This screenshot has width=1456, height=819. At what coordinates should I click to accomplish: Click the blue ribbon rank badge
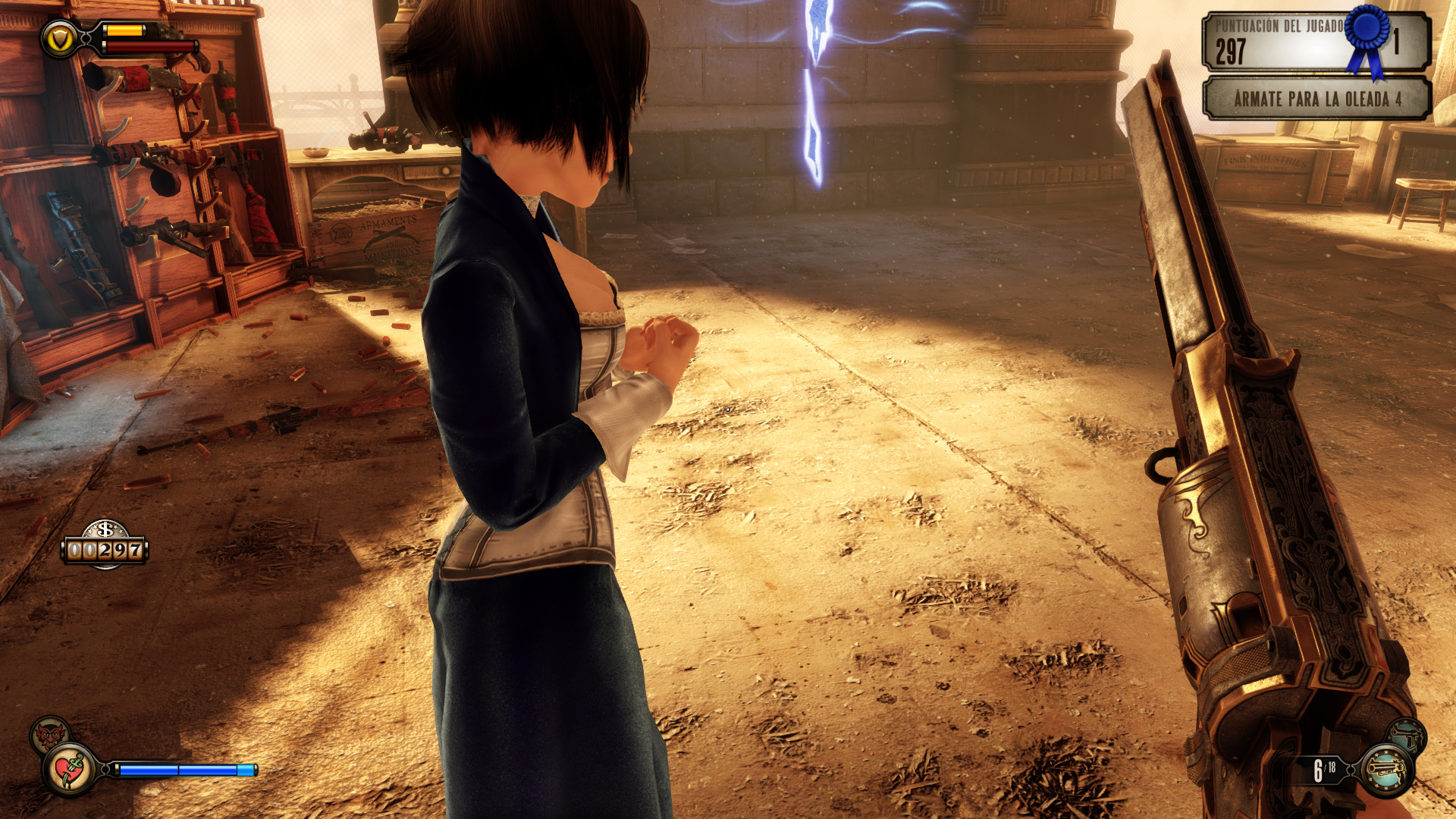(x=1368, y=36)
